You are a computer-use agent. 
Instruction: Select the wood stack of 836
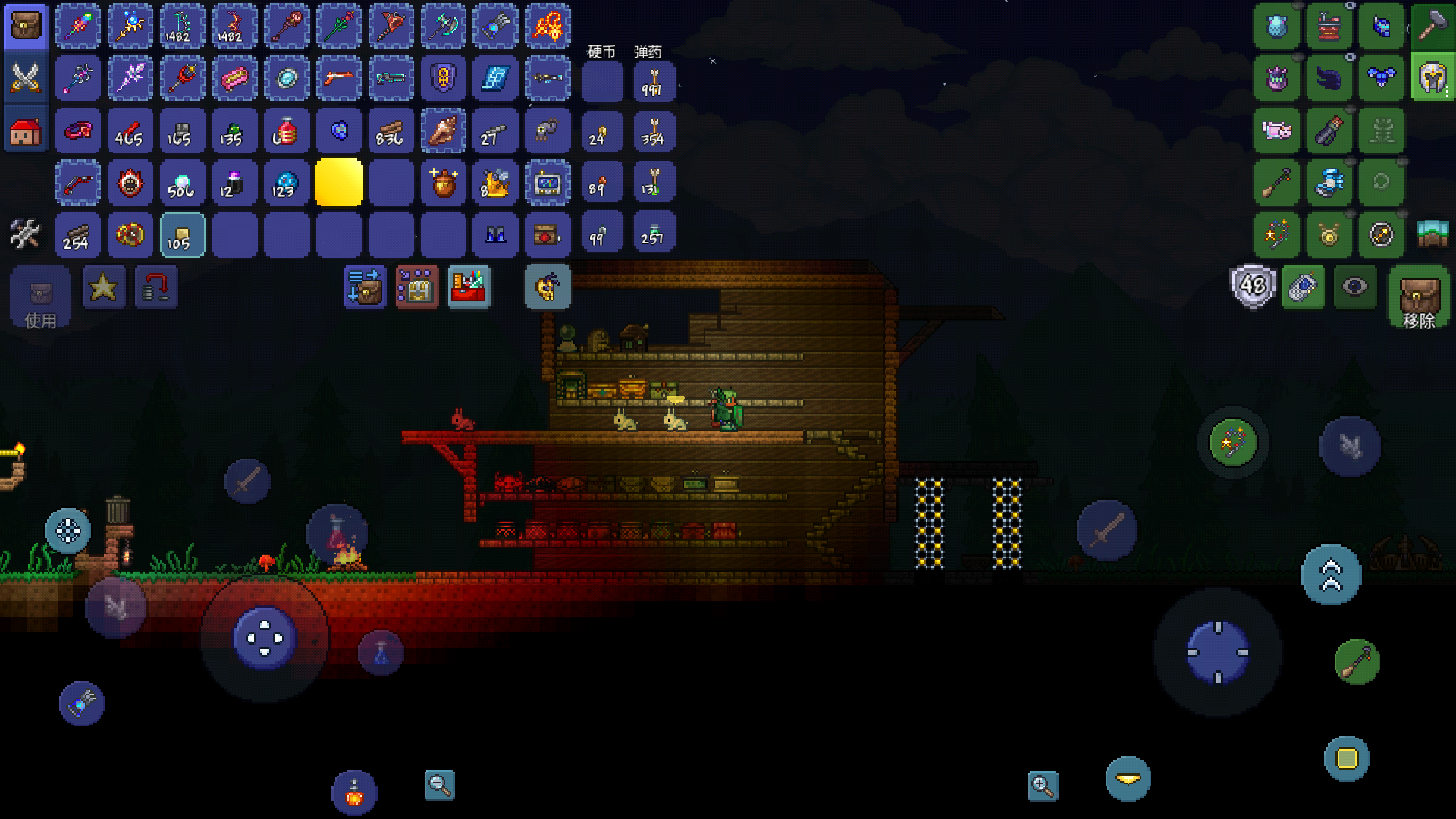(391, 131)
